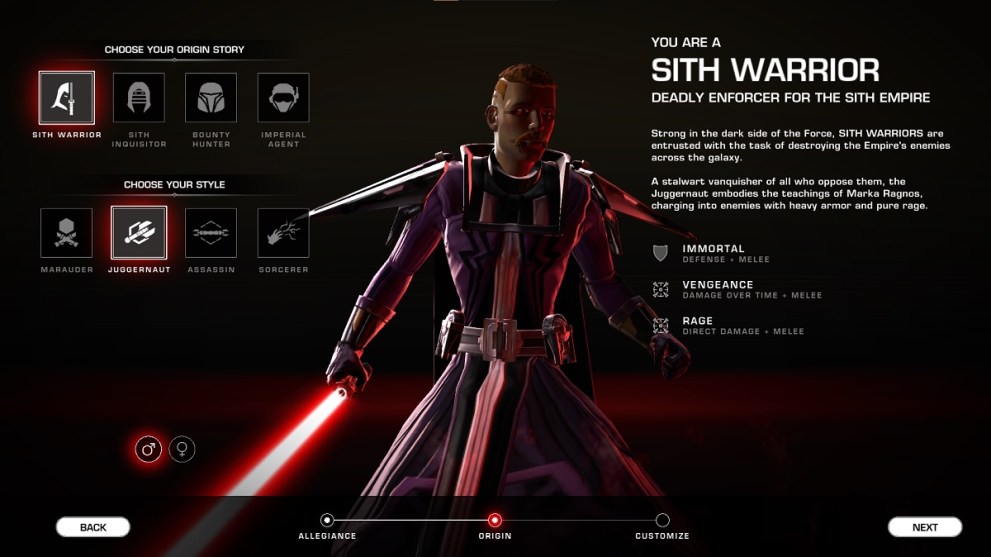The width and height of the screenshot is (991, 557).
Task: Pick the Bounty Hunter origin story
Action: tap(211, 98)
